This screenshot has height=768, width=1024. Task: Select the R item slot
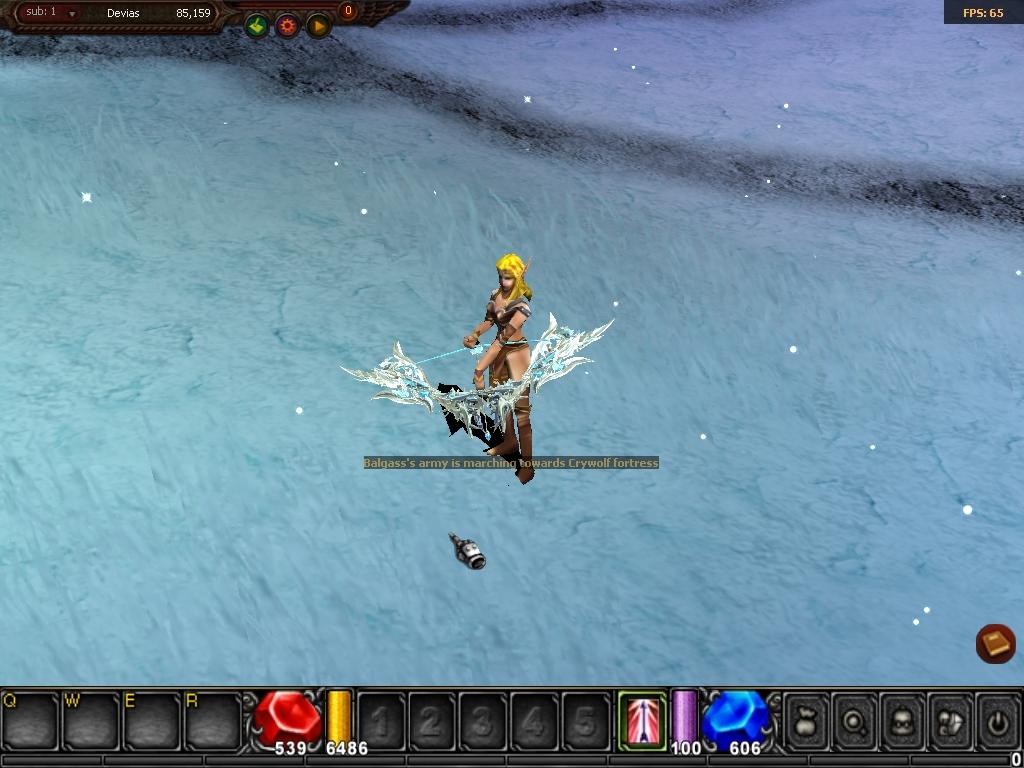point(214,720)
